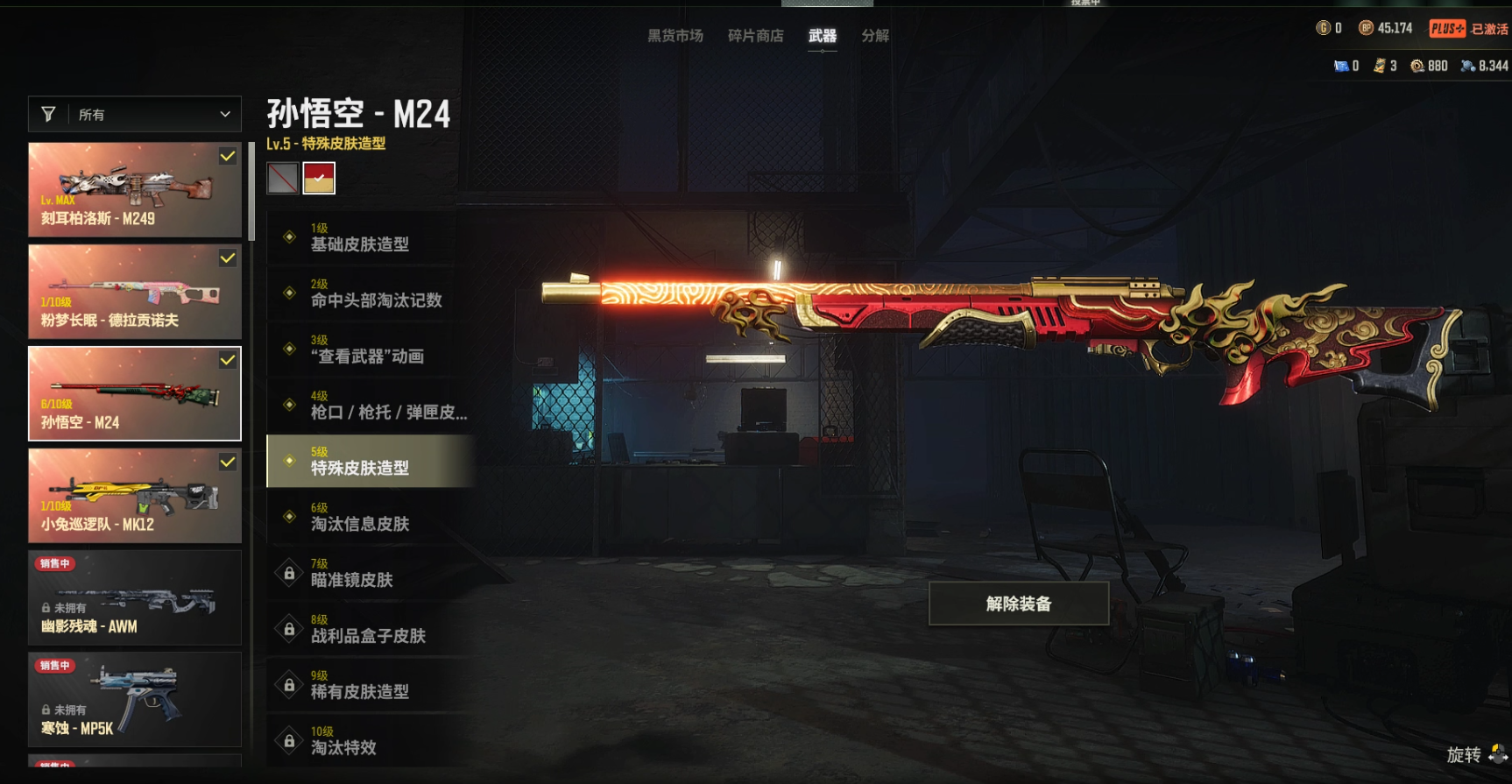
Task: Choose the 粉梦长眠 - 德拉贡诺夫 skin
Action: (x=135, y=292)
